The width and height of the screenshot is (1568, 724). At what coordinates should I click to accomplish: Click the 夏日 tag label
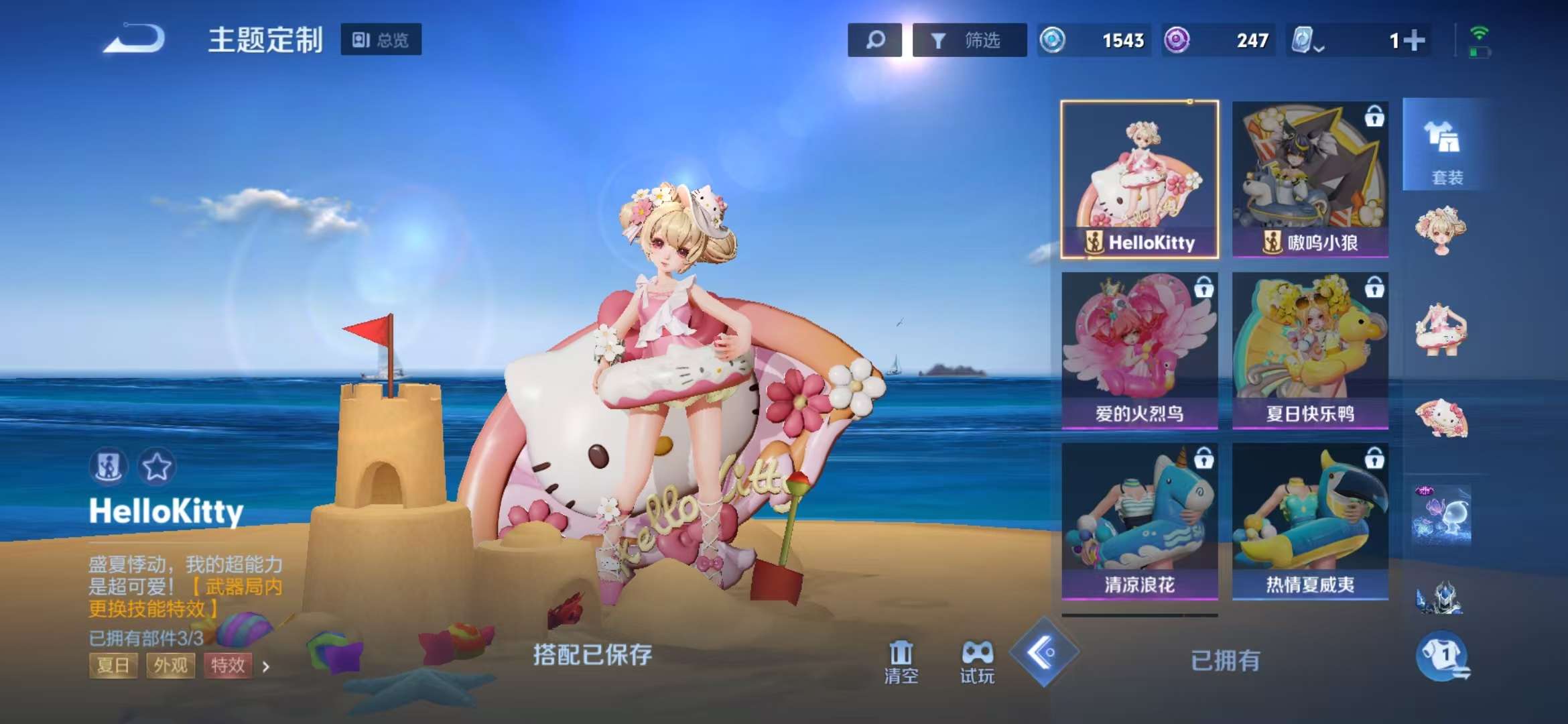(x=113, y=665)
